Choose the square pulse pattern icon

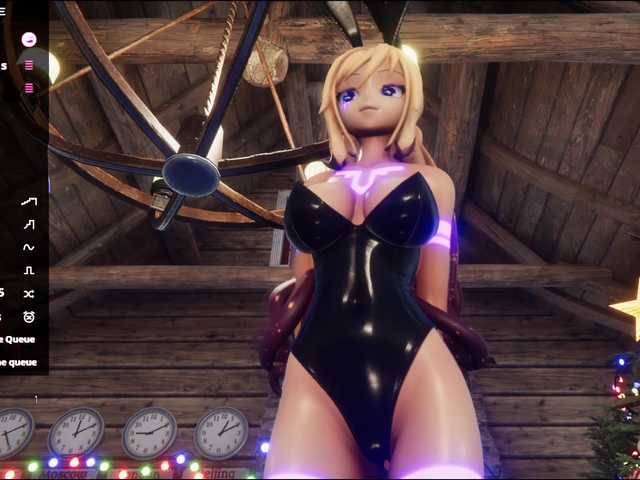[x=29, y=270]
